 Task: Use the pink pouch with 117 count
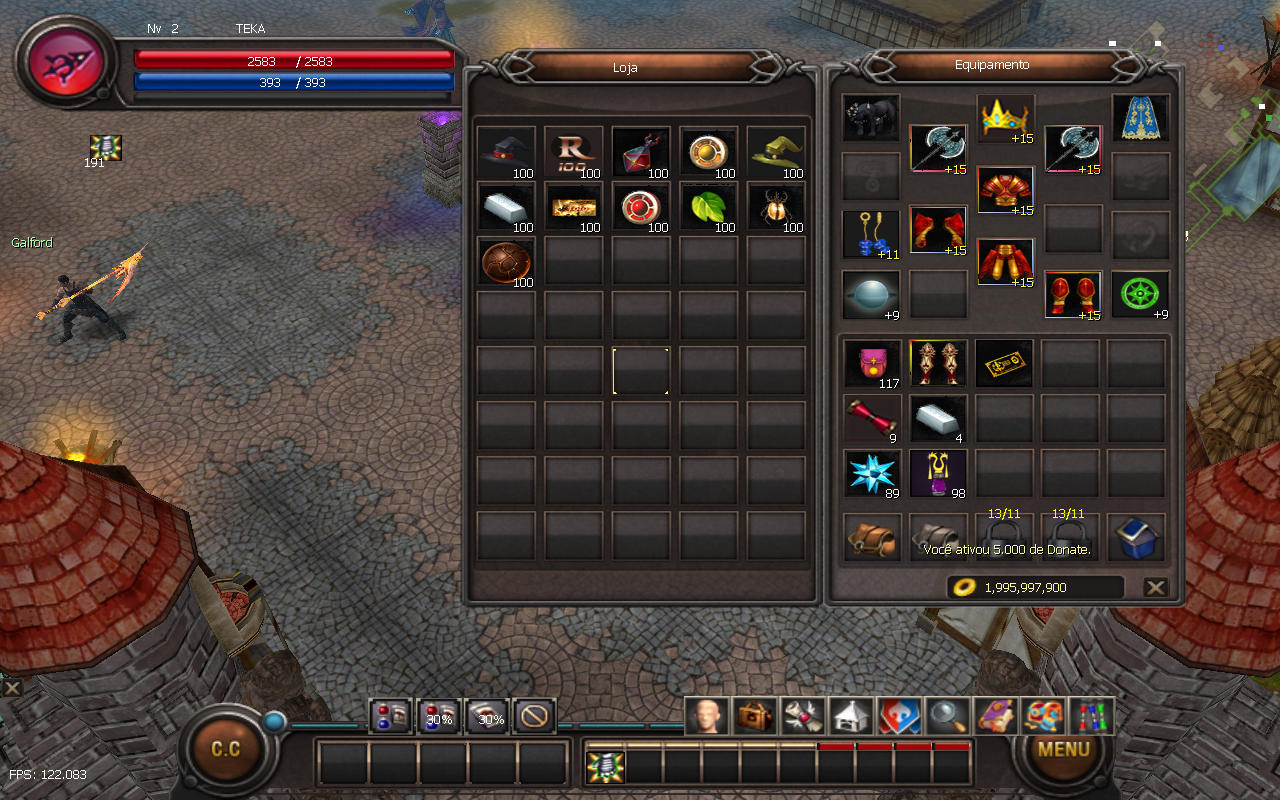pyautogui.click(x=870, y=363)
